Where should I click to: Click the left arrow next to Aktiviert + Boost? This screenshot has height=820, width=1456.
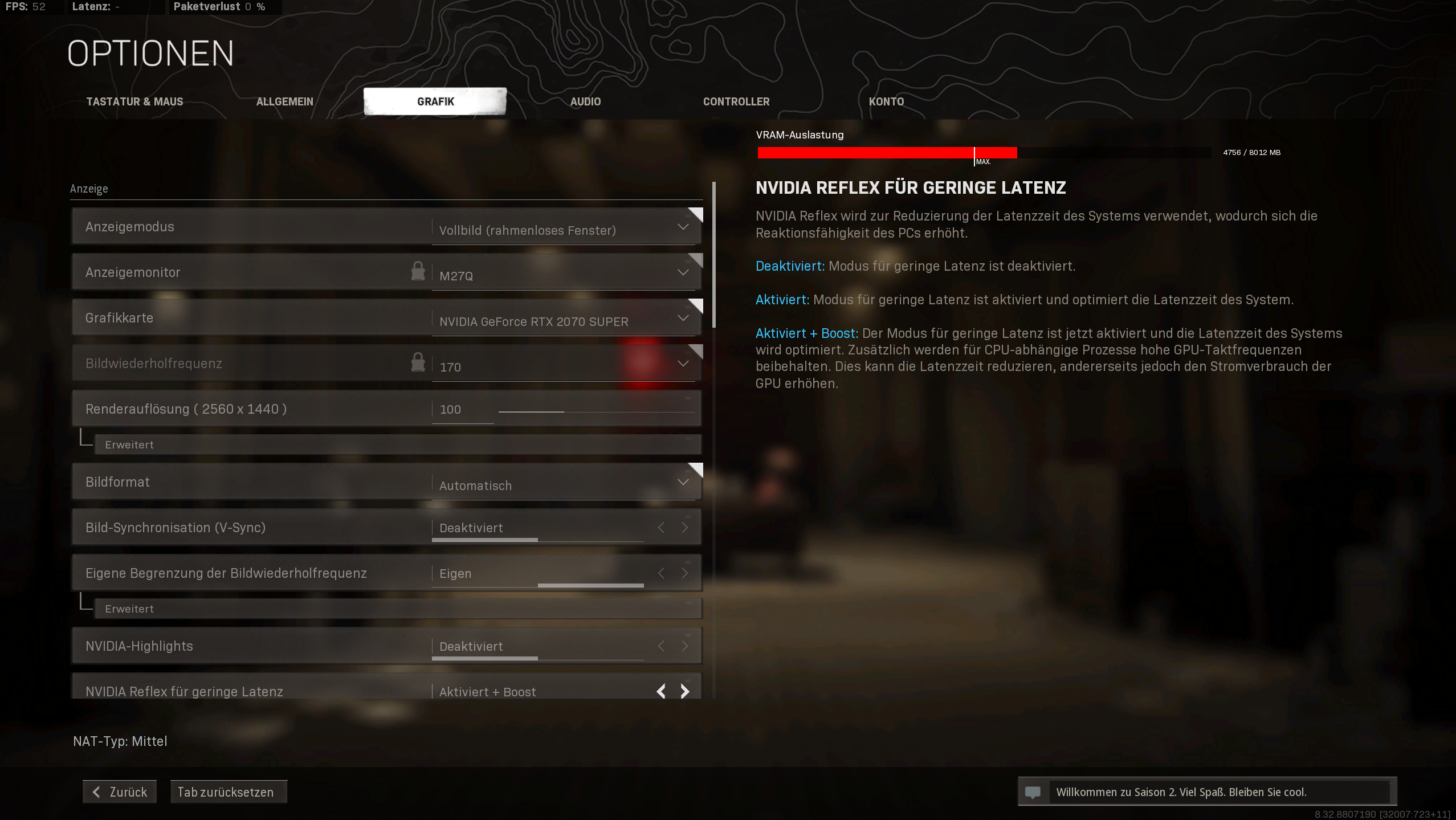pyautogui.click(x=660, y=691)
